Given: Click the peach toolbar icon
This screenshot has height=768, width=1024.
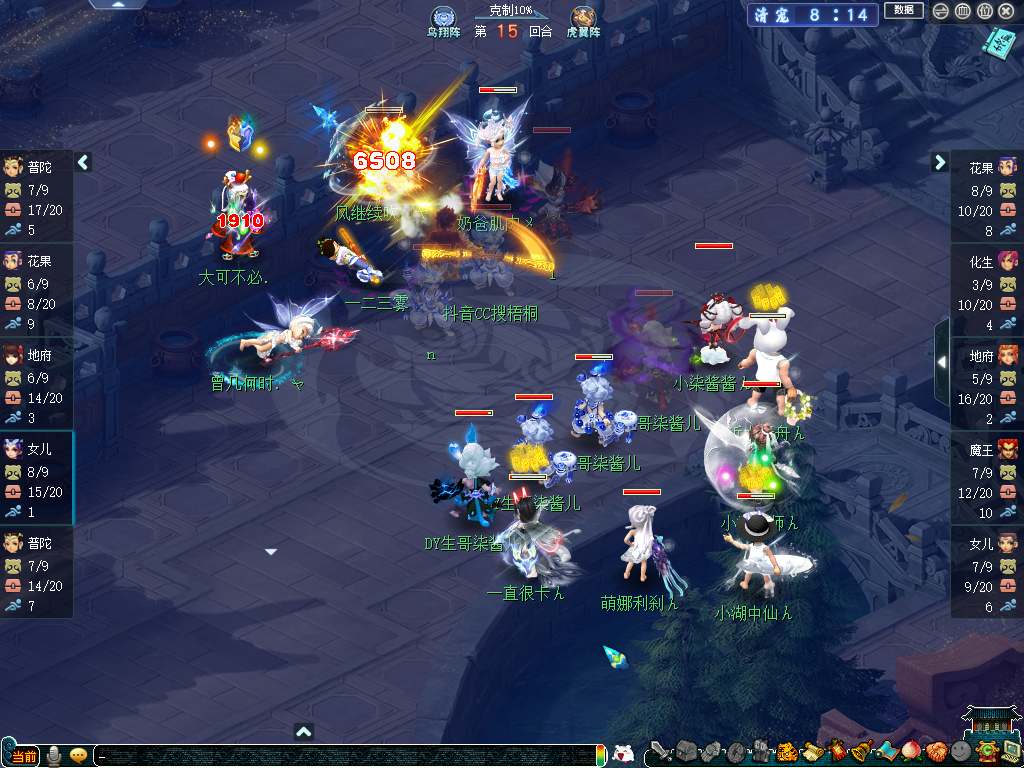Looking at the screenshot, I should pos(910,751).
